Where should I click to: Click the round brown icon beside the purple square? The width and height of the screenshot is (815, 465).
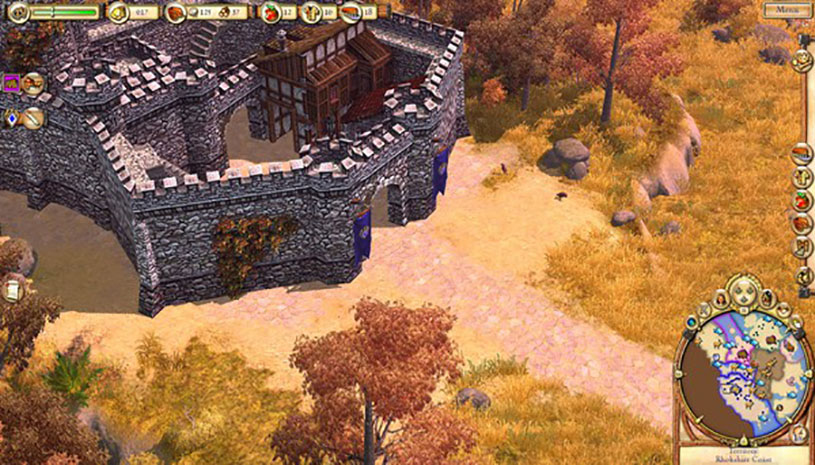[x=33, y=83]
